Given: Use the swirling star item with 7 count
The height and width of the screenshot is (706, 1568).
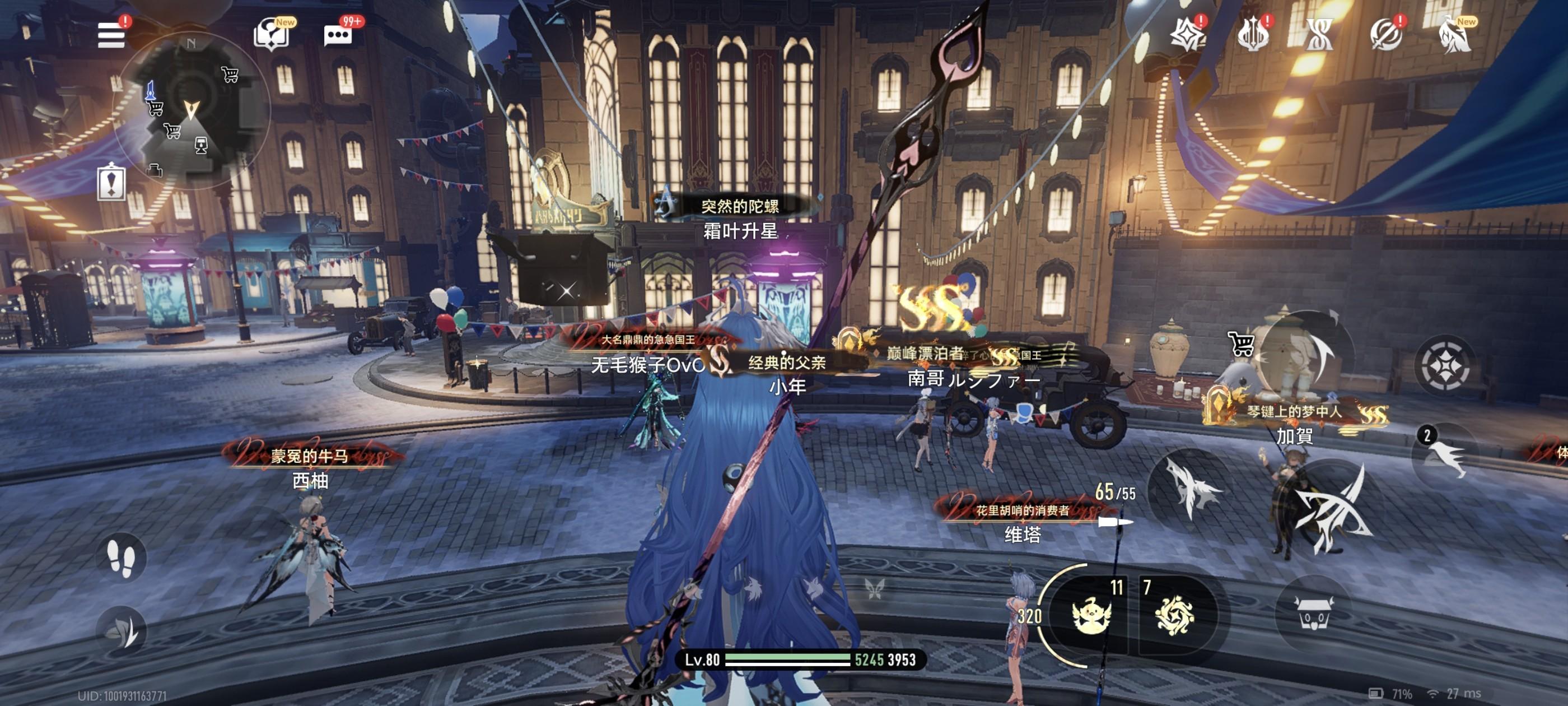Looking at the screenshot, I should pos(1174,615).
